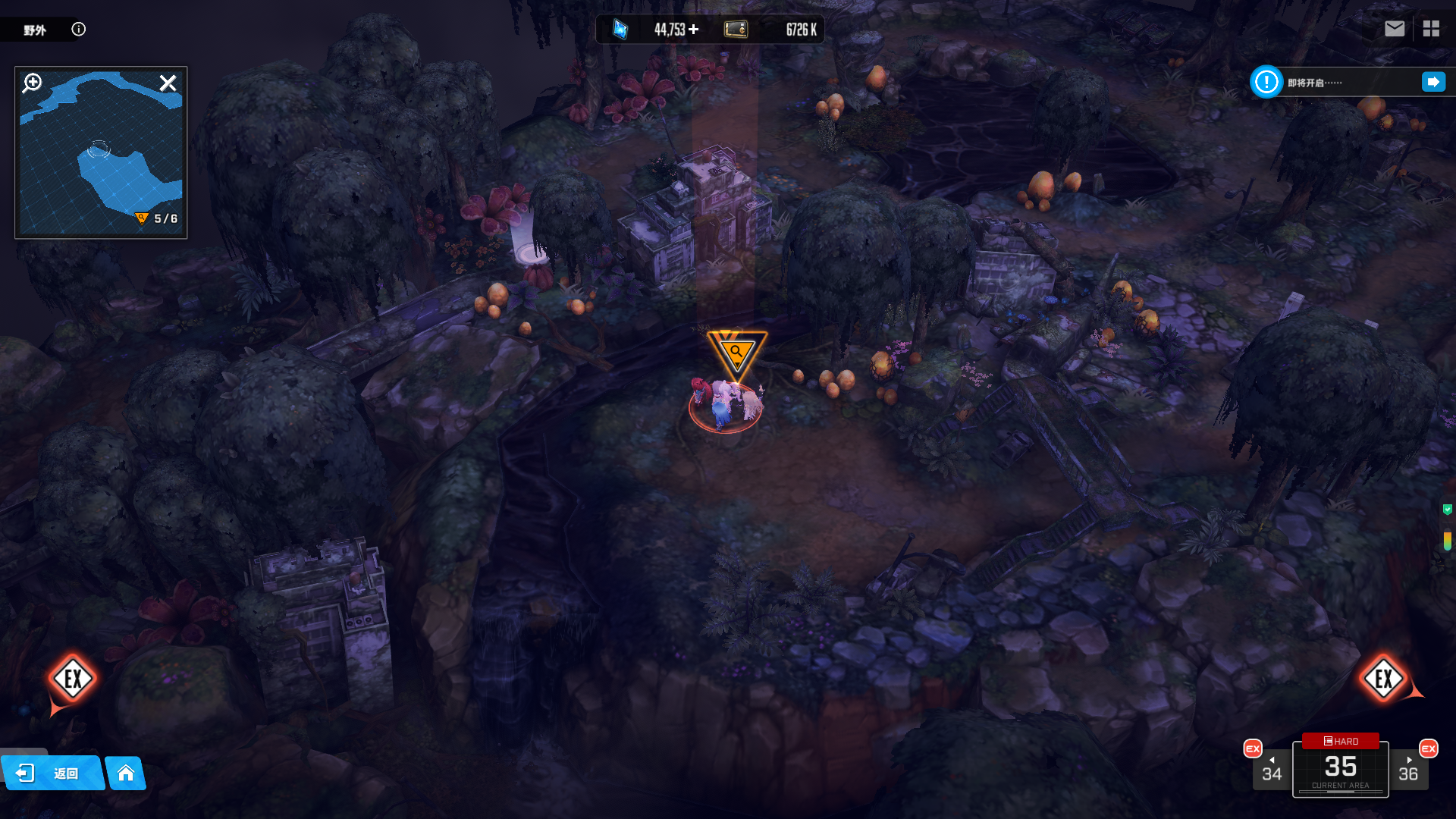Screen dimensions: 1456x819
Task: Open the four-square grid menu
Action: point(1431,29)
